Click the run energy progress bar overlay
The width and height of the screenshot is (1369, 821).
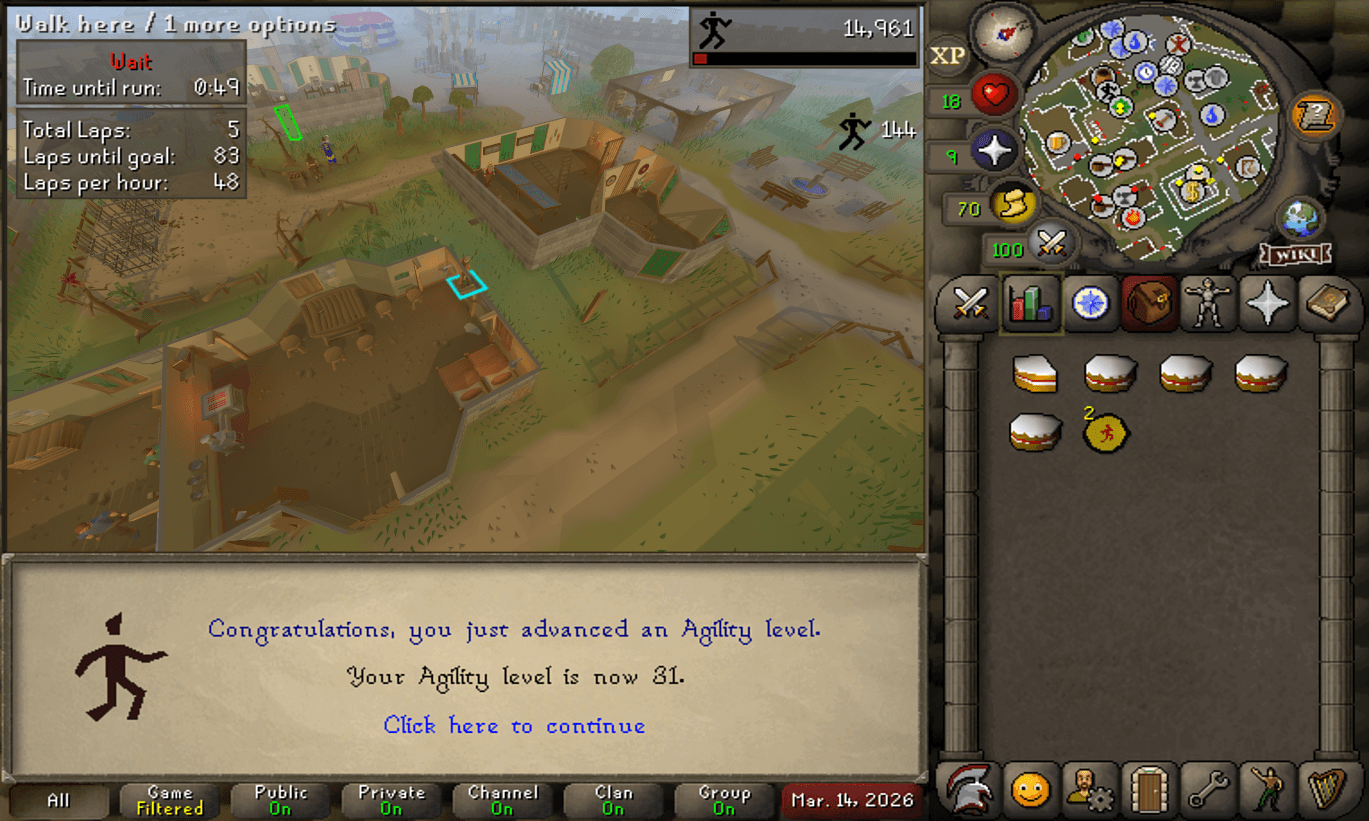(806, 57)
